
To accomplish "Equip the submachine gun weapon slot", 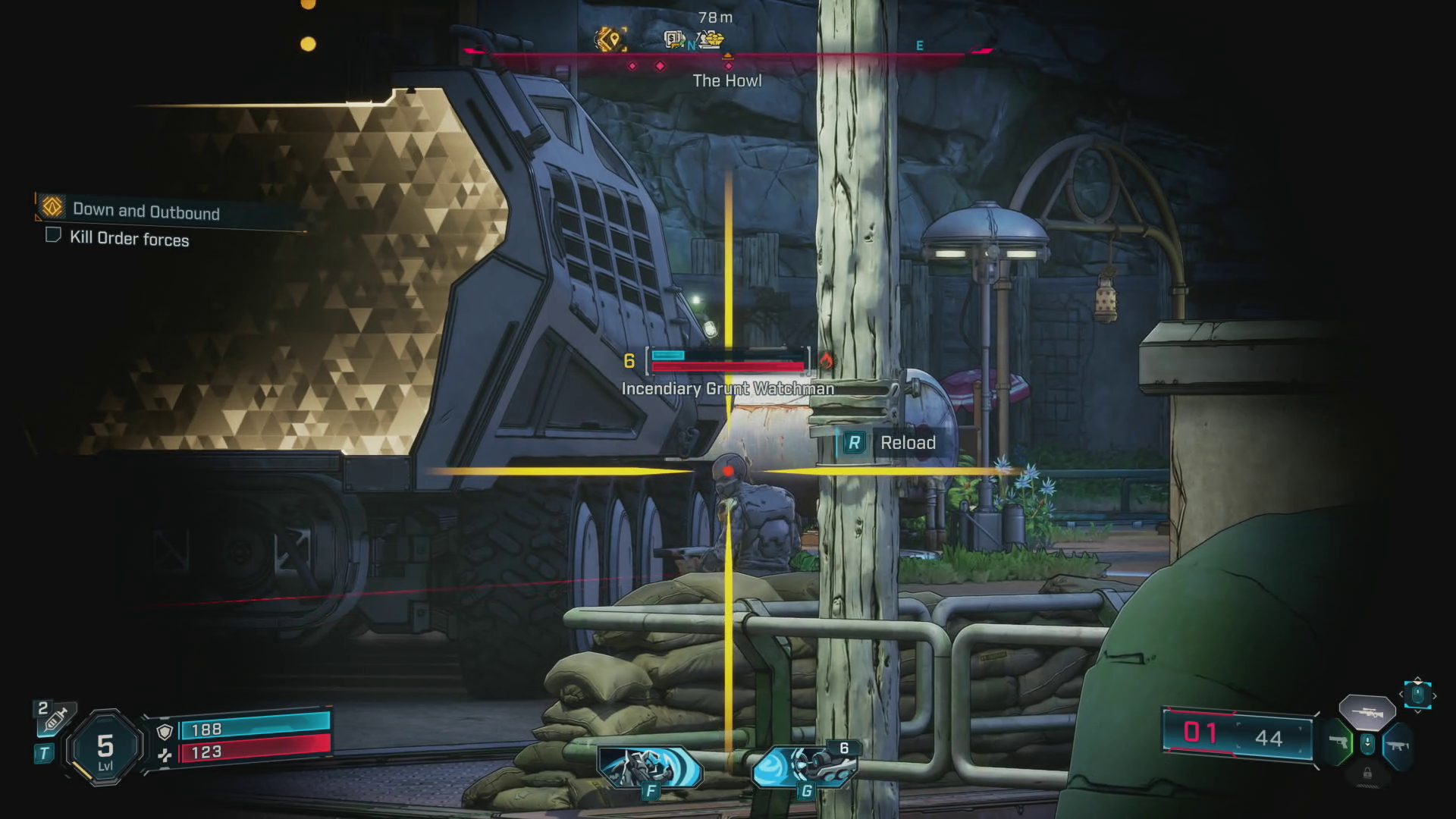I will [1397, 745].
